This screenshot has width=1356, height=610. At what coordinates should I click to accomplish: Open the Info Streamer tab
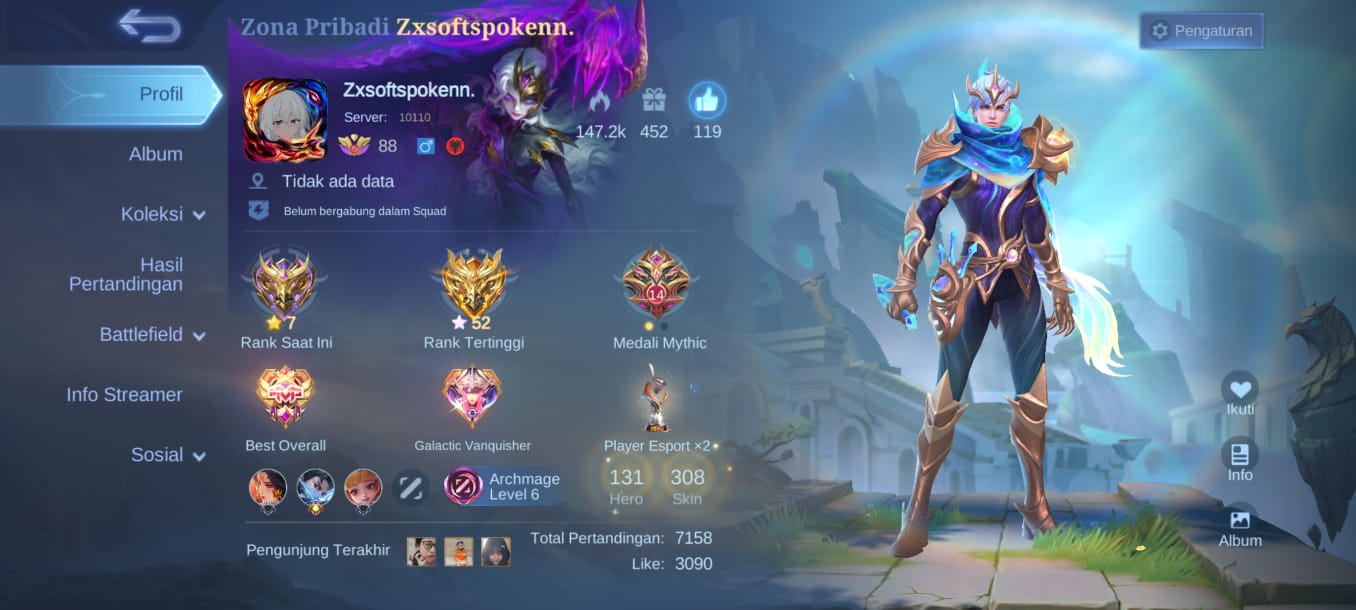(x=124, y=395)
